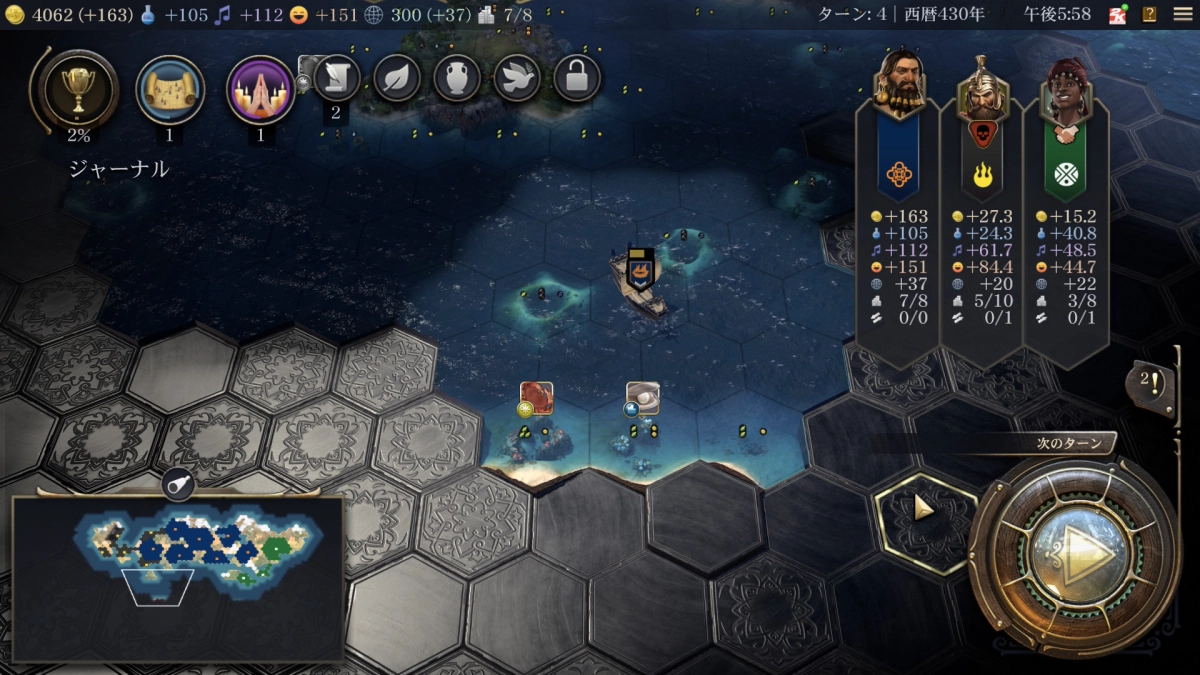The height and width of the screenshot is (675, 1200).
Task: Click the small hexagonal arrow button
Action: click(923, 510)
